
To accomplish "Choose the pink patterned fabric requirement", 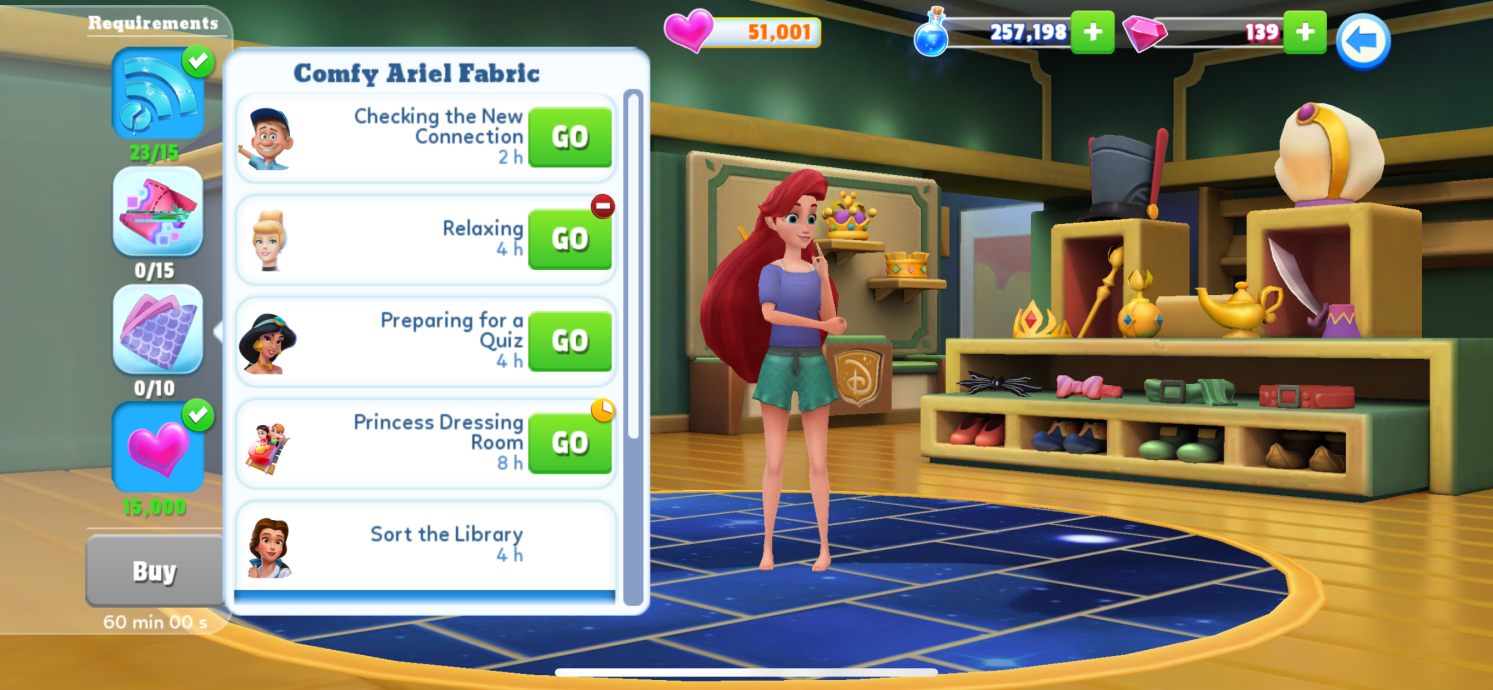I will click(x=158, y=212).
